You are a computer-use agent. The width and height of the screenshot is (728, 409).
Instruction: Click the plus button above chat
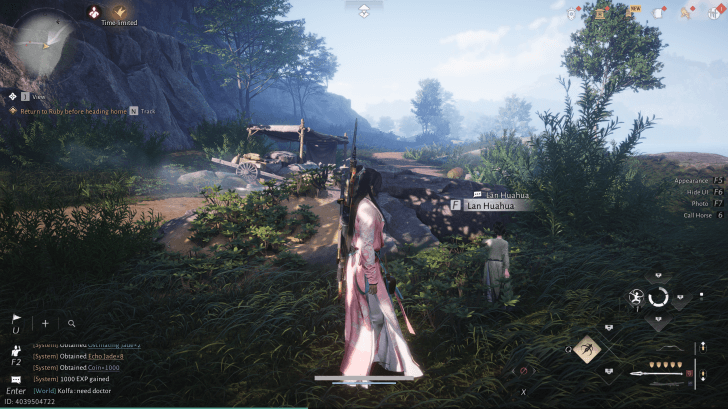coord(45,323)
